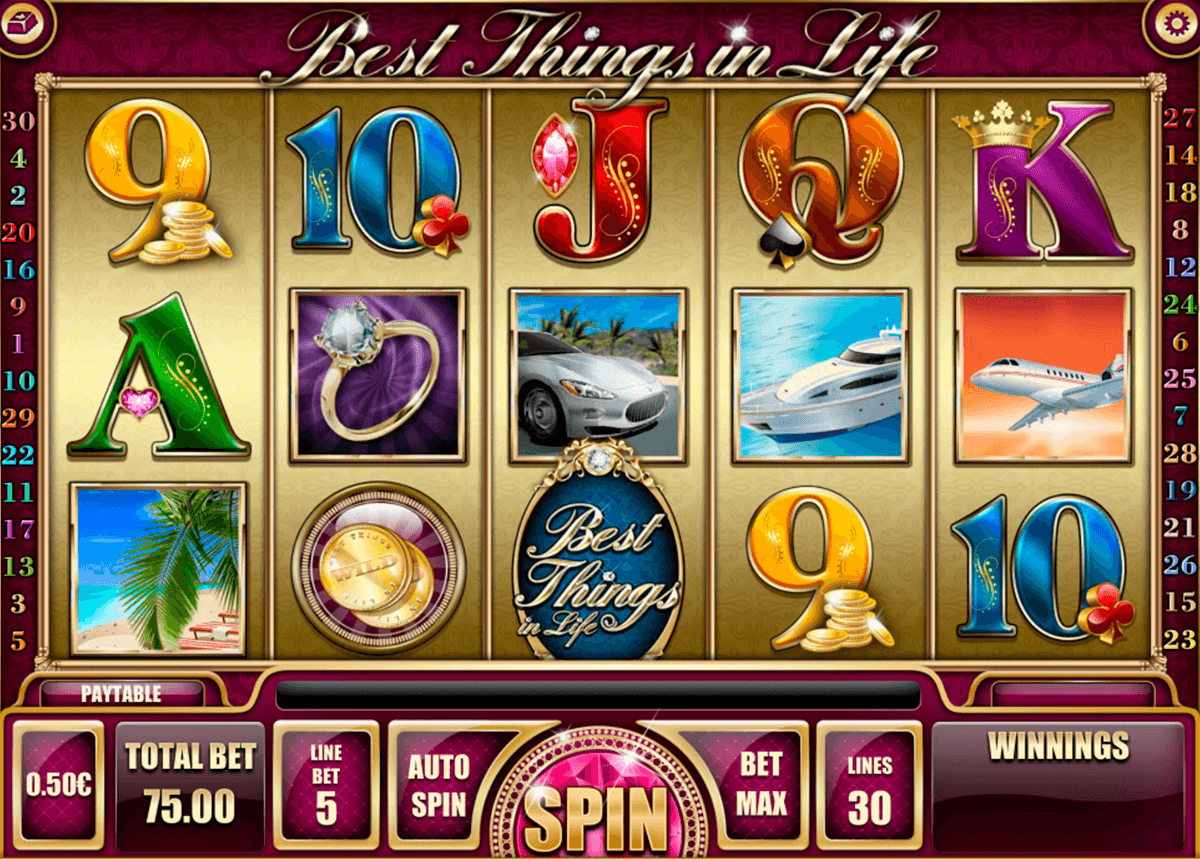
Task: Choose BET MAX
Action: point(762,785)
